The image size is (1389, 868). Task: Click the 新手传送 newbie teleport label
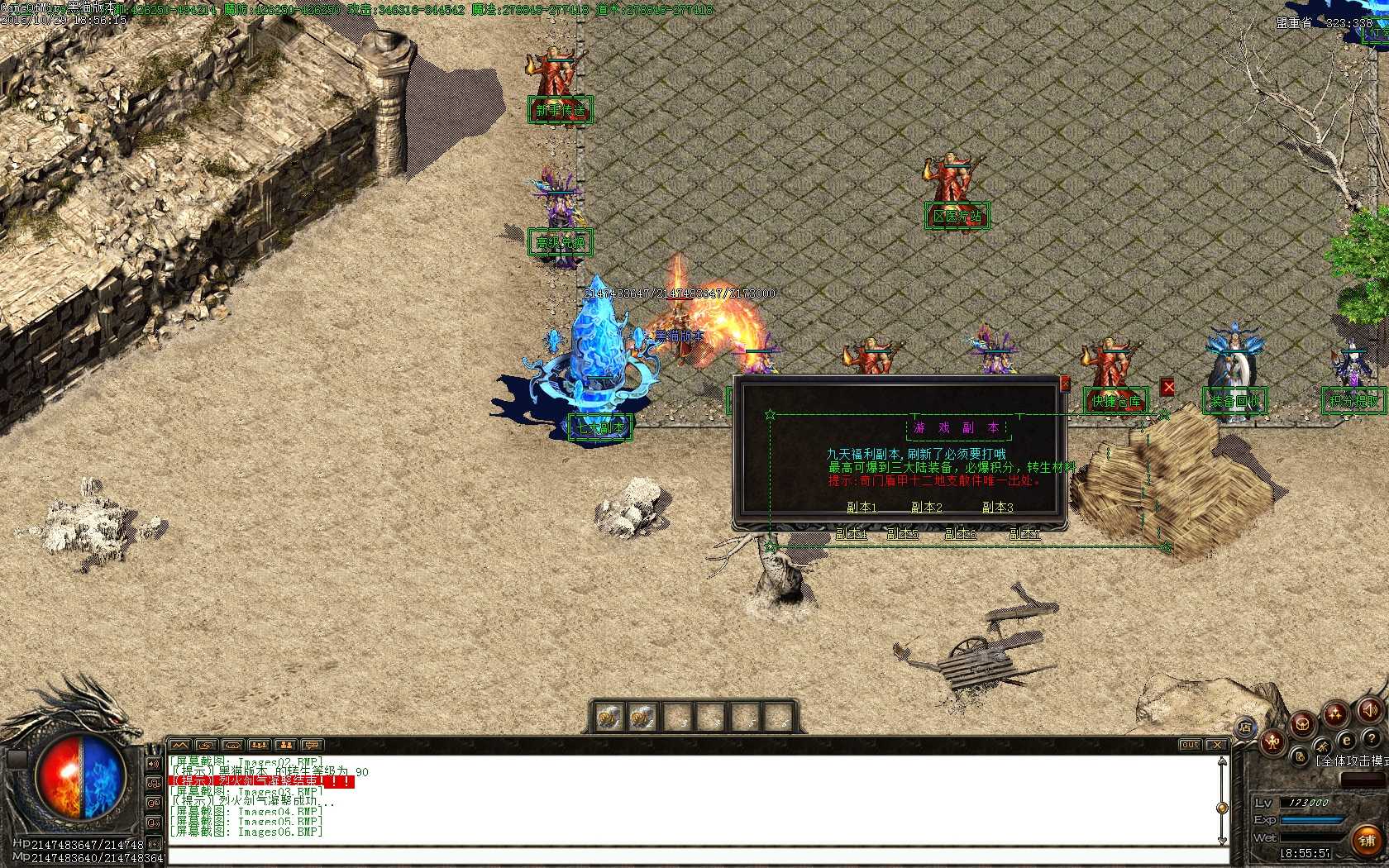(x=560, y=109)
